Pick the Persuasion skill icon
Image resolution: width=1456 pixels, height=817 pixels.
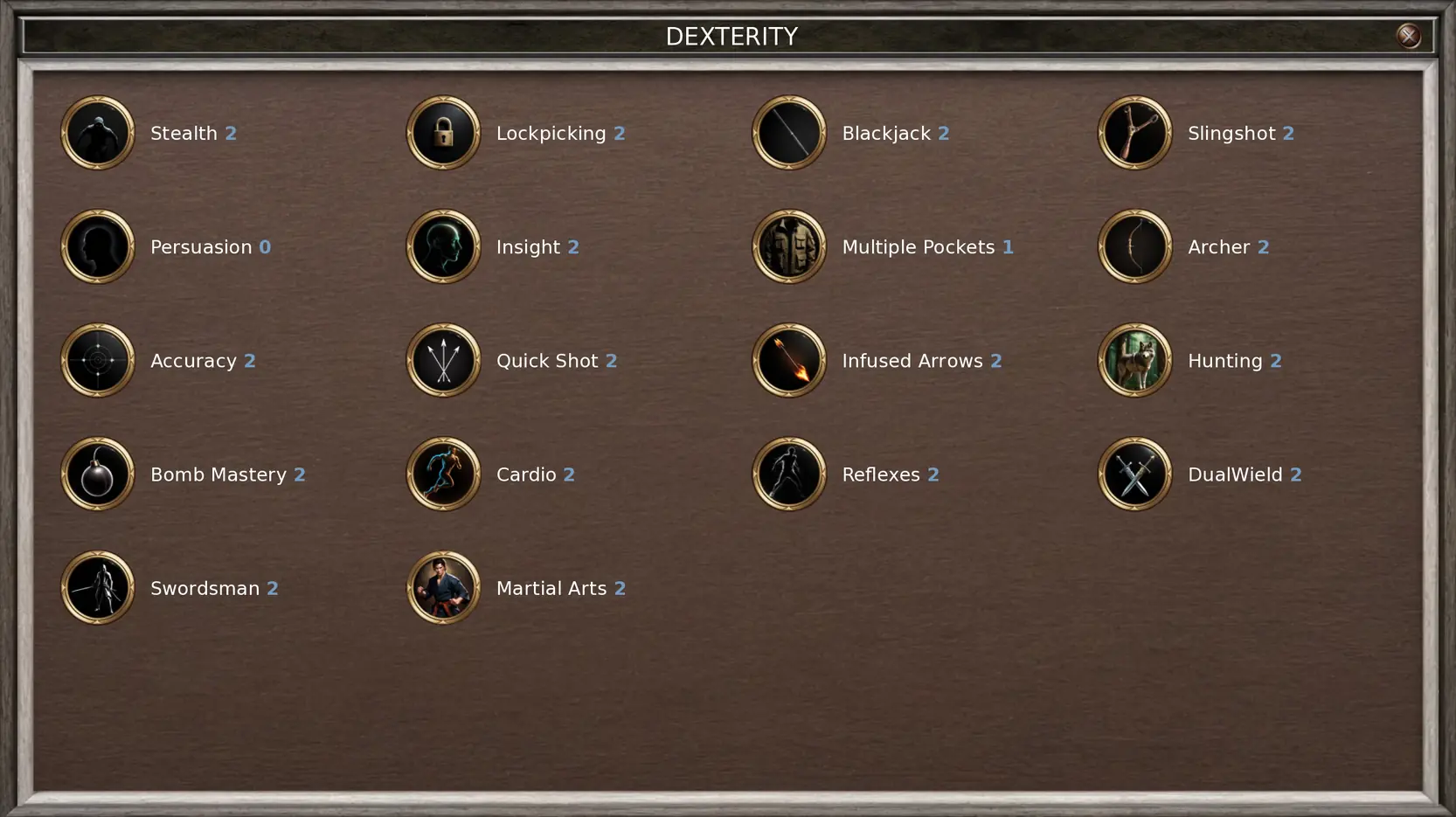[x=98, y=246]
